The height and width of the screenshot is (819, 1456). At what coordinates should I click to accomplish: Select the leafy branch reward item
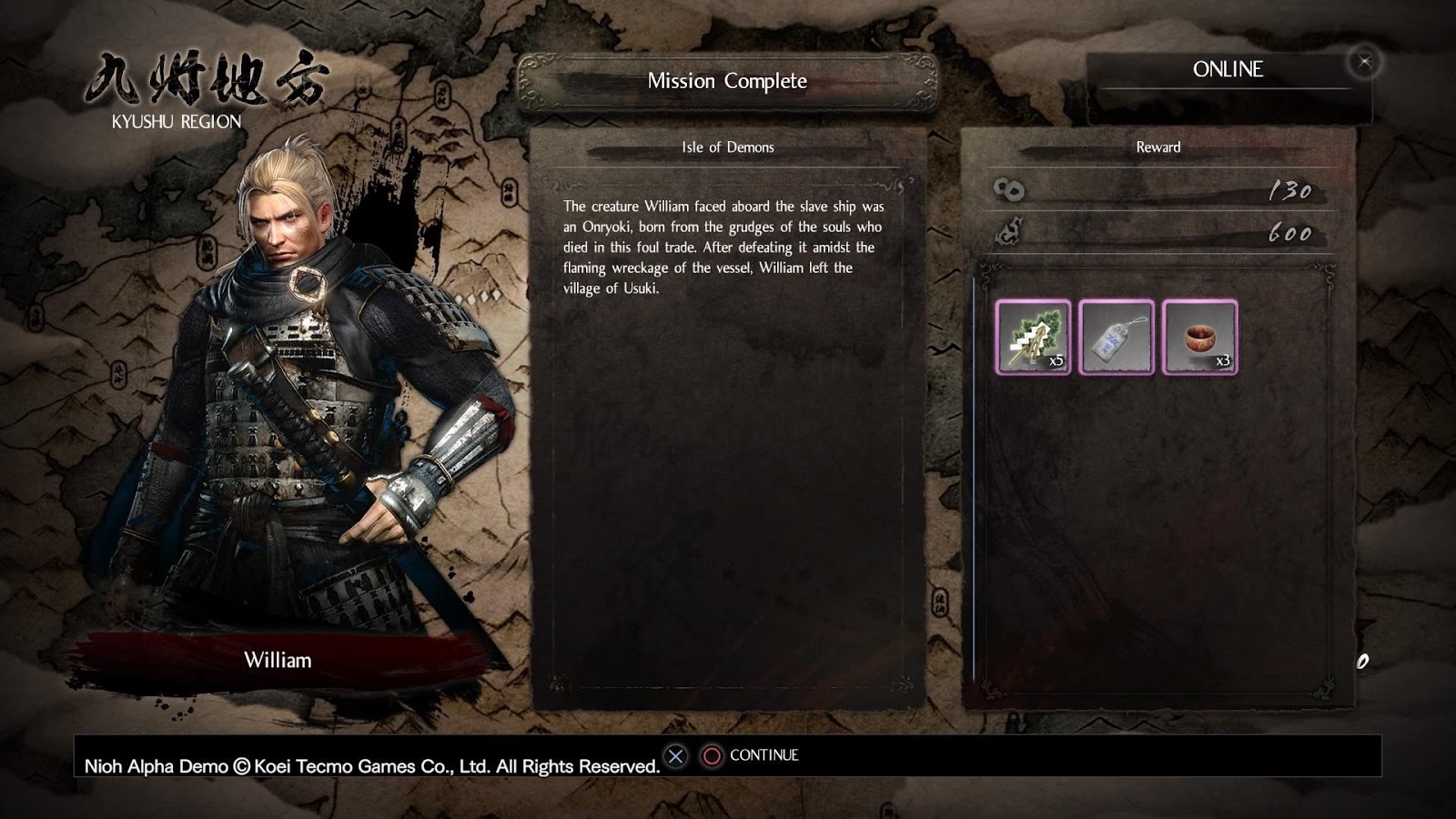click(x=1033, y=338)
